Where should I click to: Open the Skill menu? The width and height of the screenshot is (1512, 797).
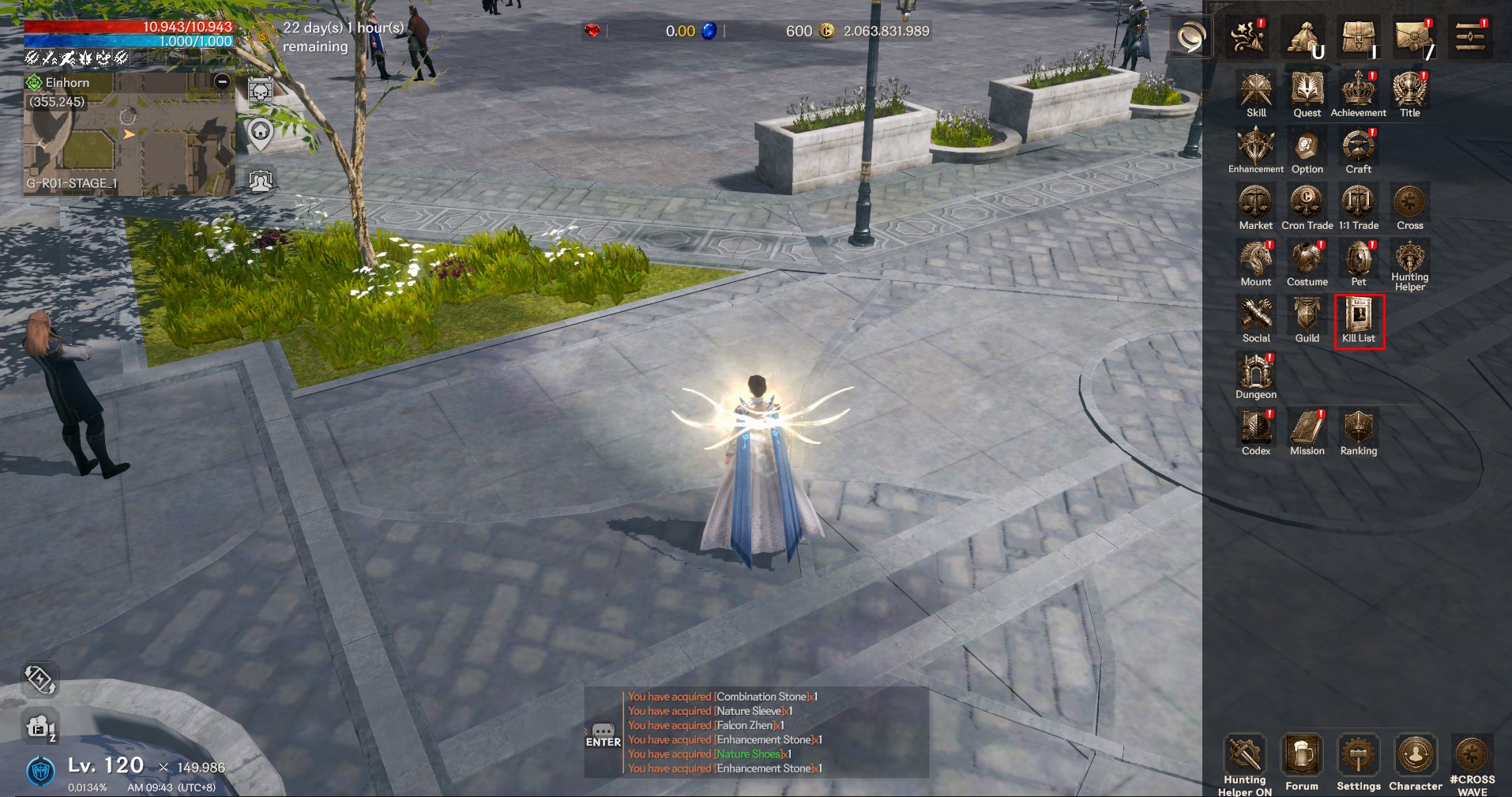pyautogui.click(x=1255, y=92)
